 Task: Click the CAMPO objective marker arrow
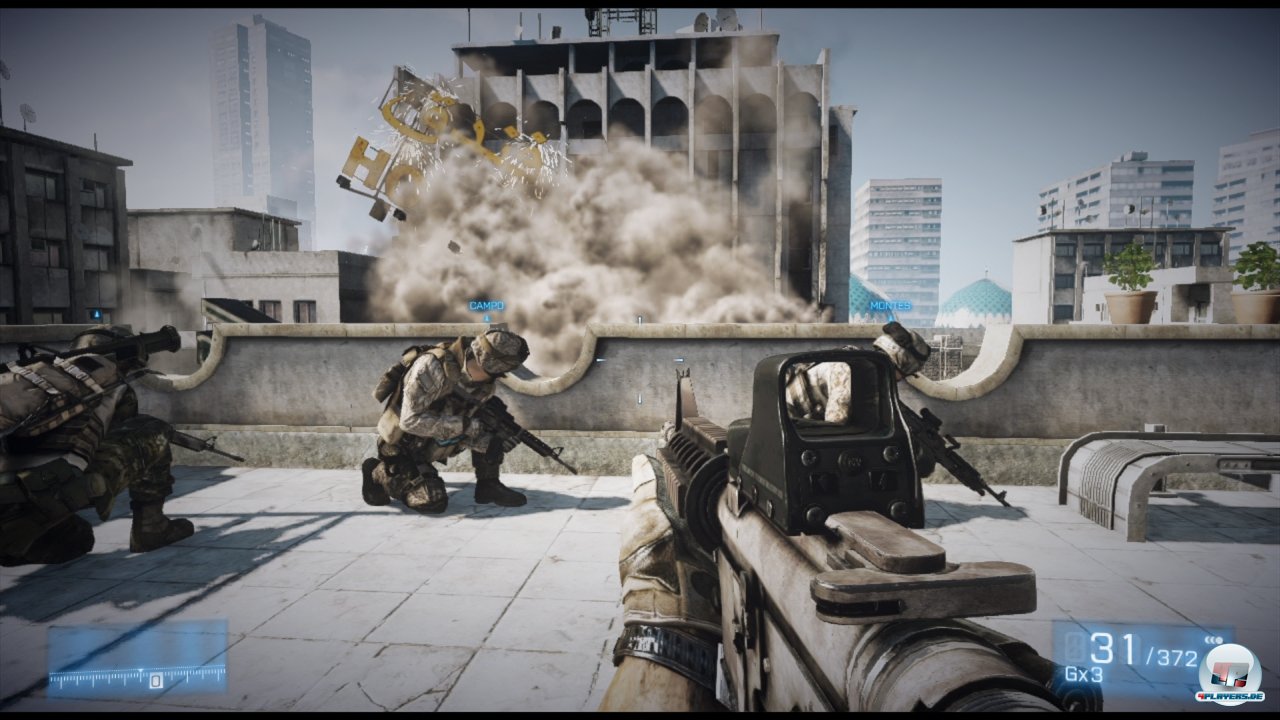(x=487, y=319)
